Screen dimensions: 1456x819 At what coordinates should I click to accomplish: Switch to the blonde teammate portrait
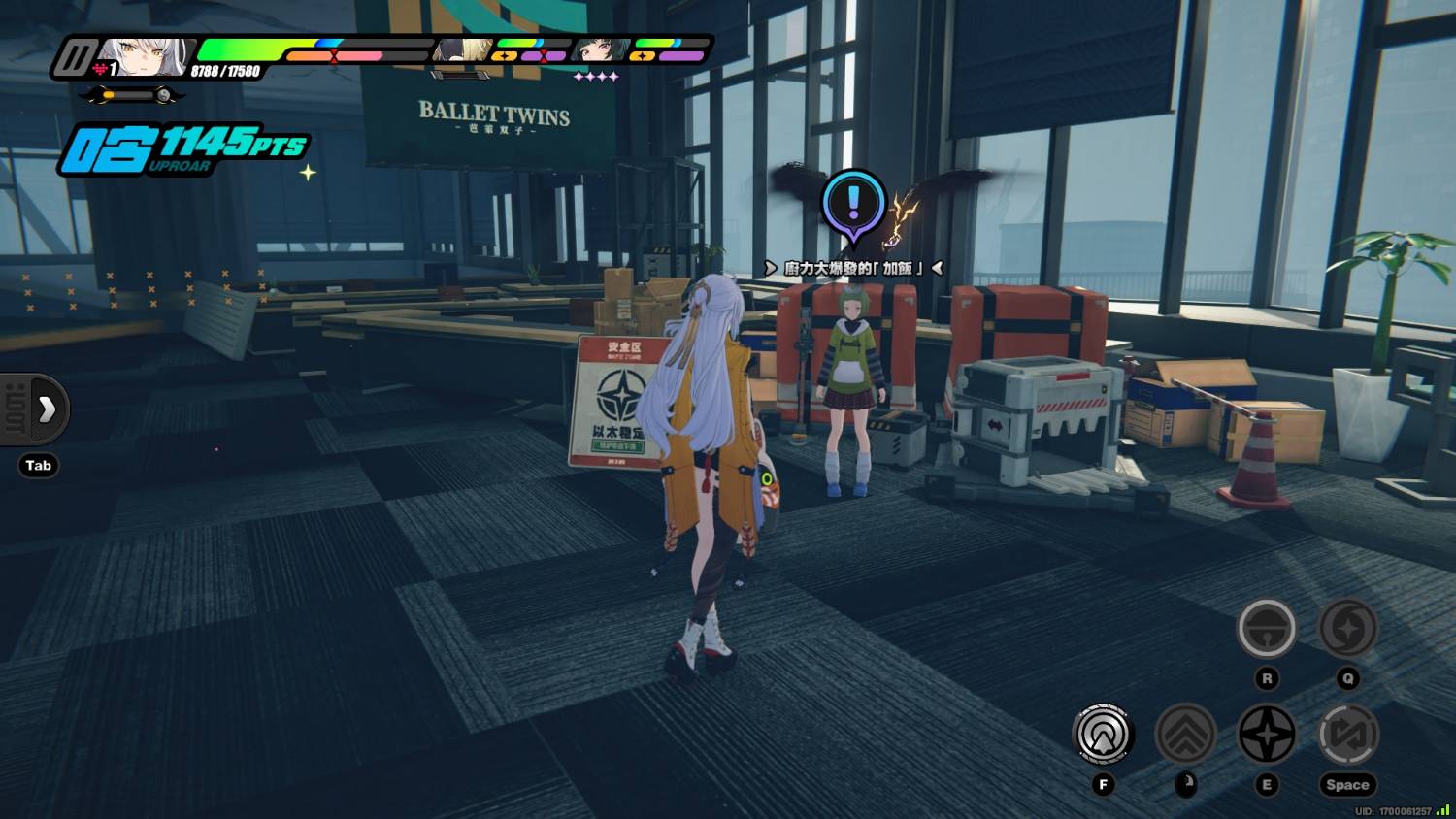[x=461, y=50]
